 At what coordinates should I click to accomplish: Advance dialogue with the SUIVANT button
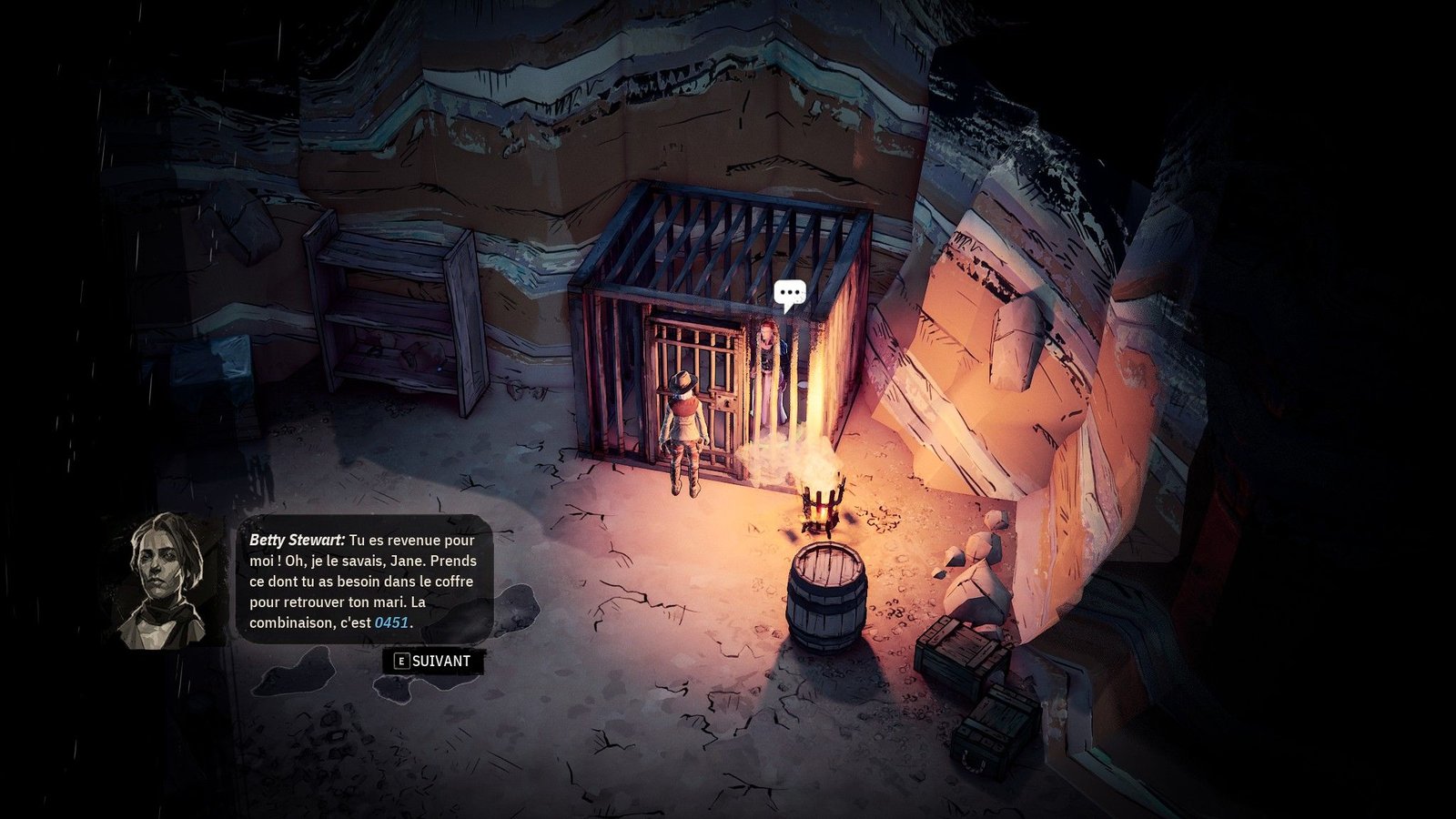pyautogui.click(x=433, y=662)
